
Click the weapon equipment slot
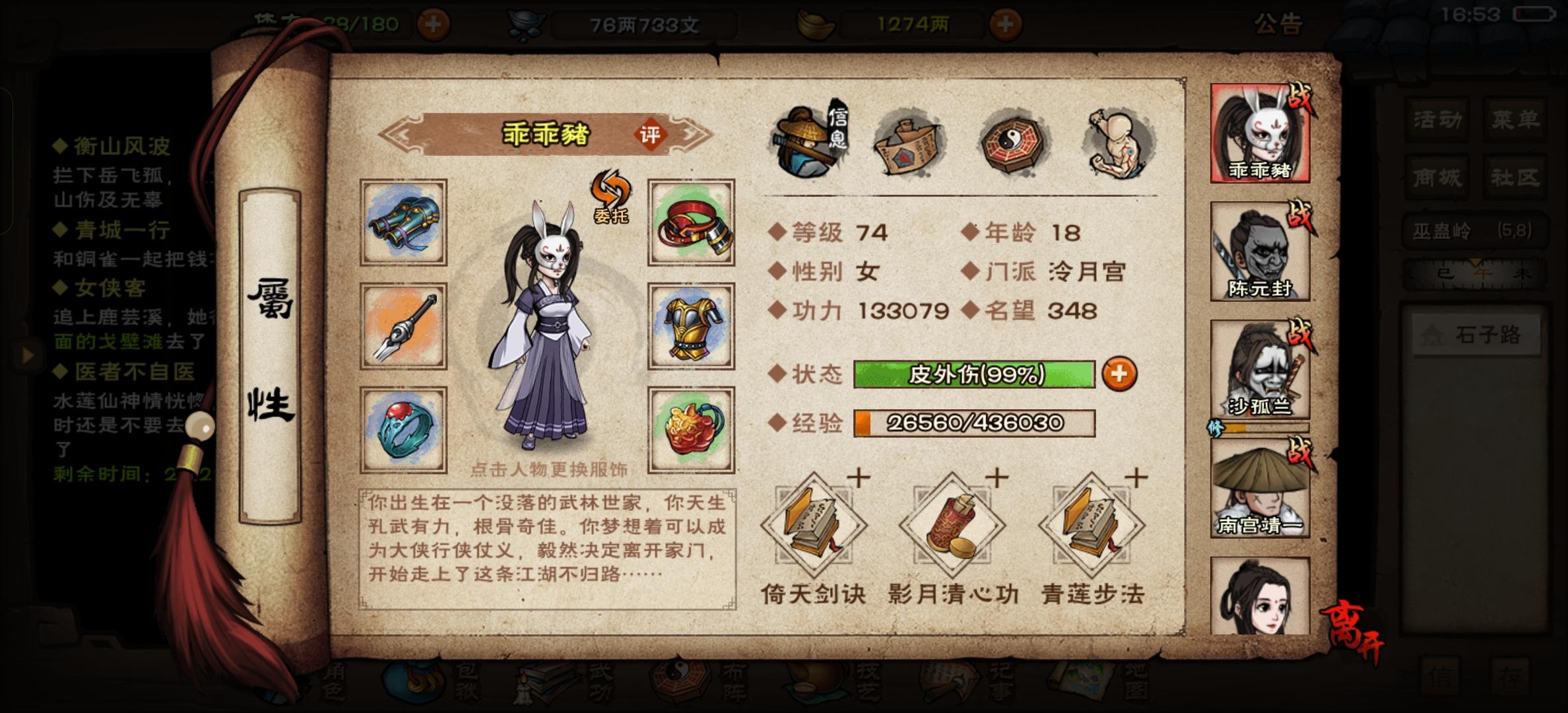click(x=404, y=325)
